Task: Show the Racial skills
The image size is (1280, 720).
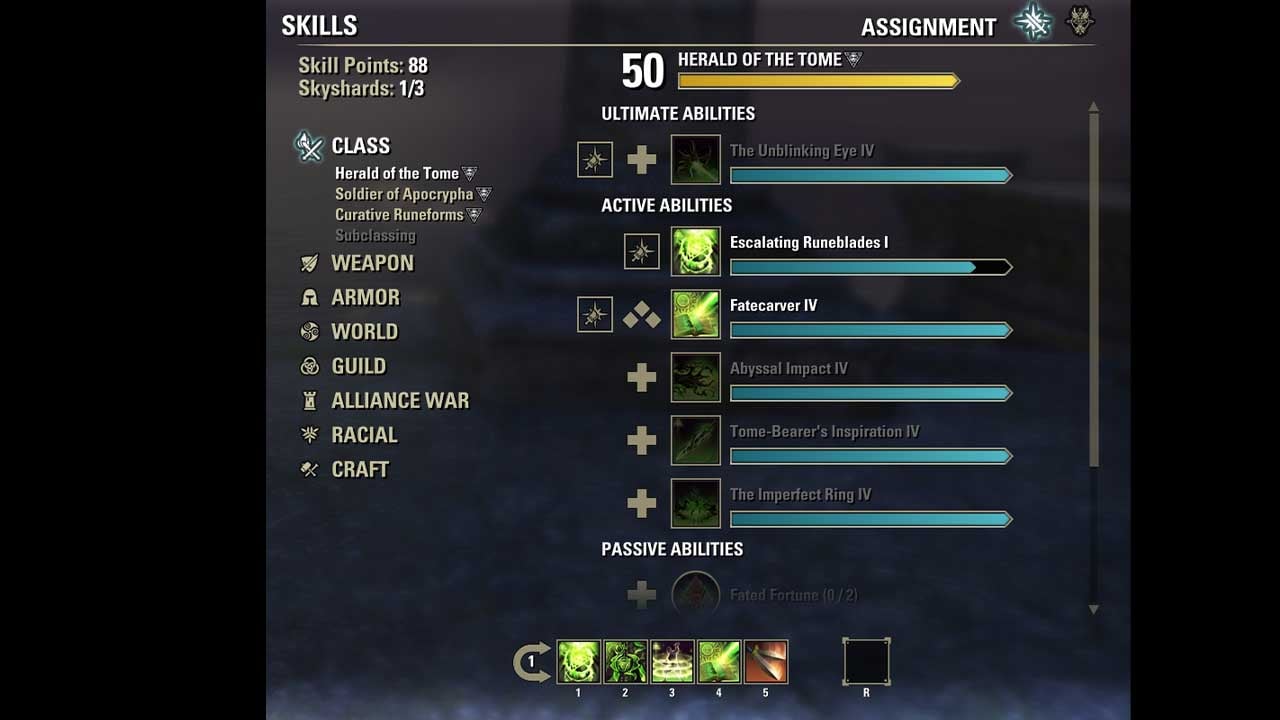Action: (363, 435)
